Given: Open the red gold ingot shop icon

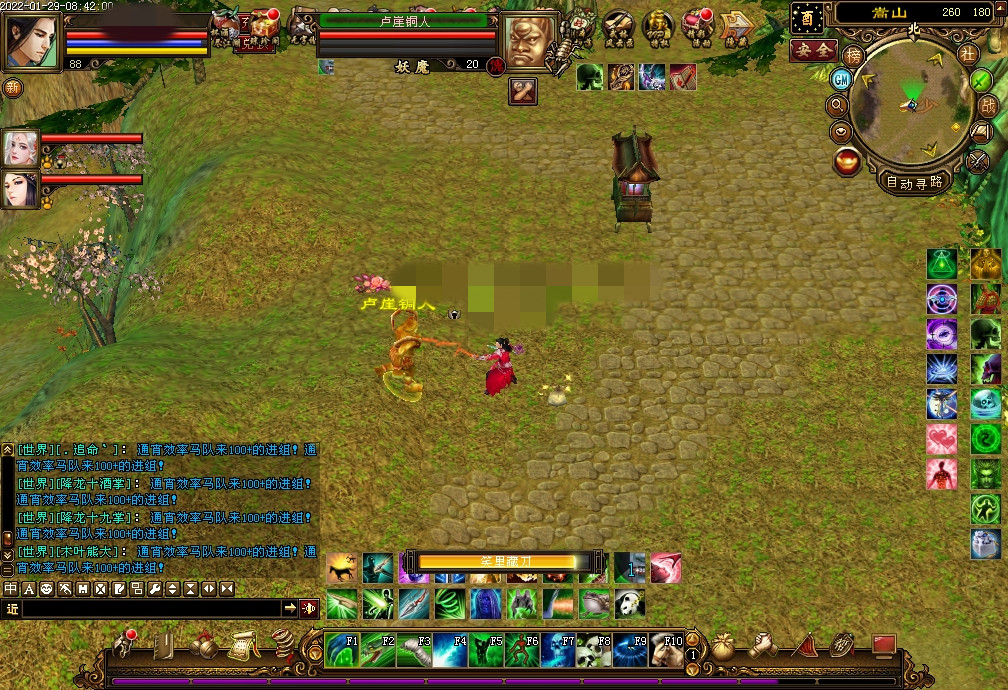Looking at the screenshot, I should 848,160.
